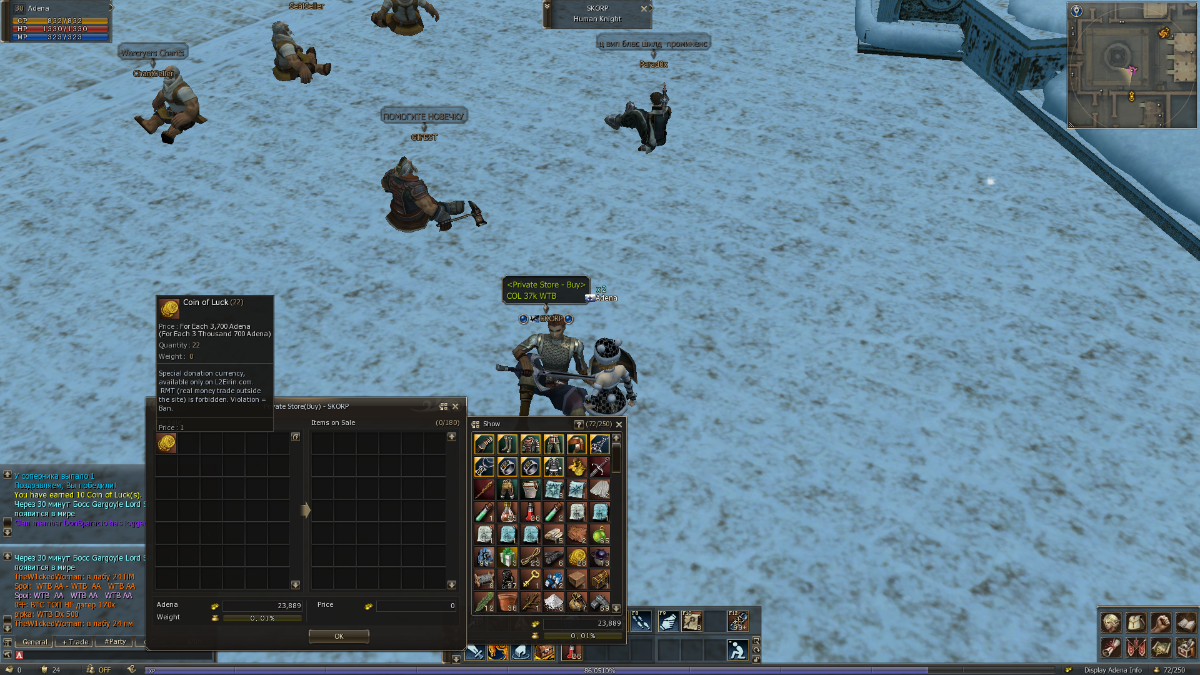Viewport: 1200px width, 675px height.
Task: Select the gold key in inventory
Action: pyautogui.click(x=530, y=579)
